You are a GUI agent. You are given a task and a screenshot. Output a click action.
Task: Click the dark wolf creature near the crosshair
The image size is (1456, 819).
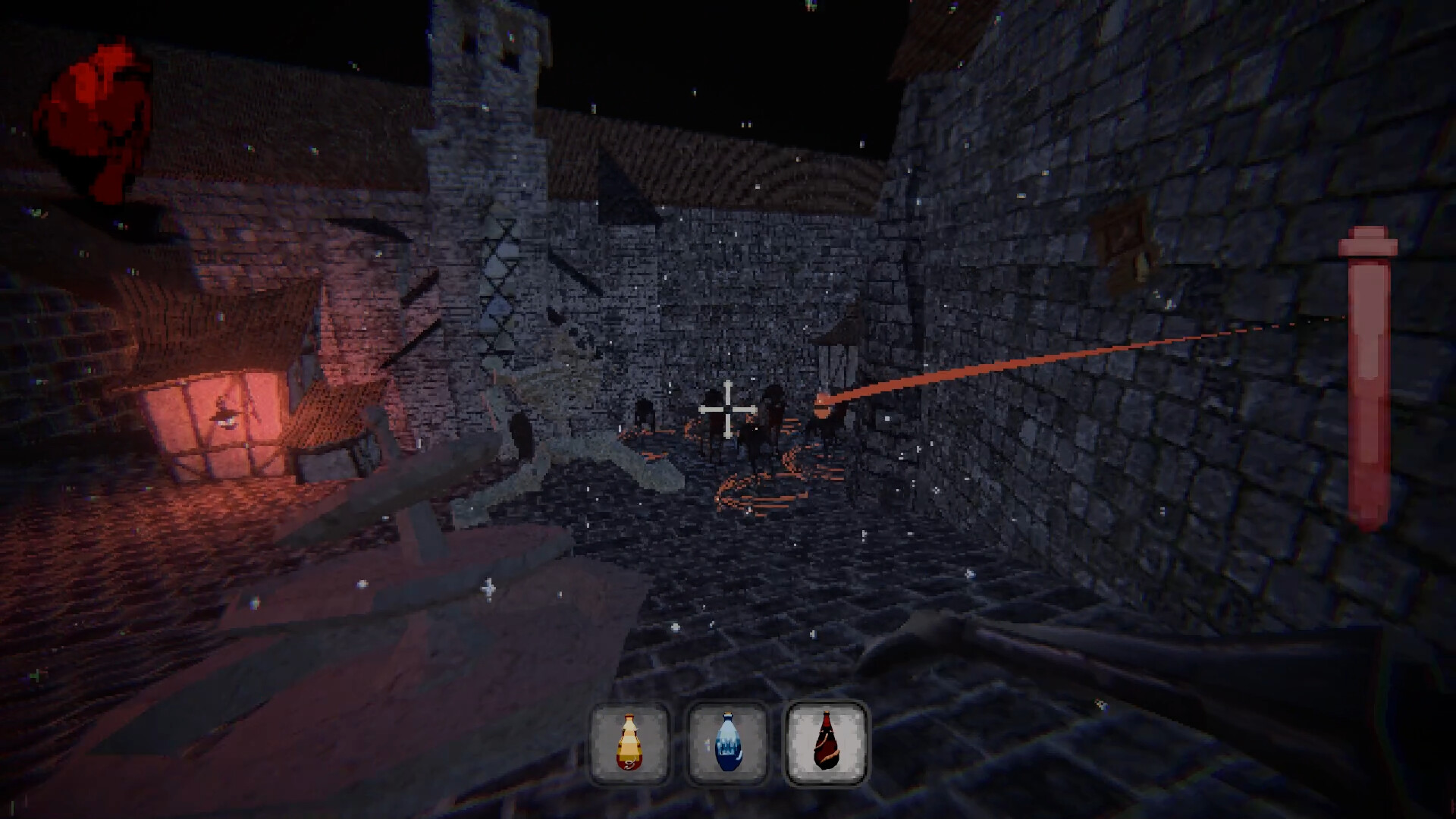(x=766, y=425)
